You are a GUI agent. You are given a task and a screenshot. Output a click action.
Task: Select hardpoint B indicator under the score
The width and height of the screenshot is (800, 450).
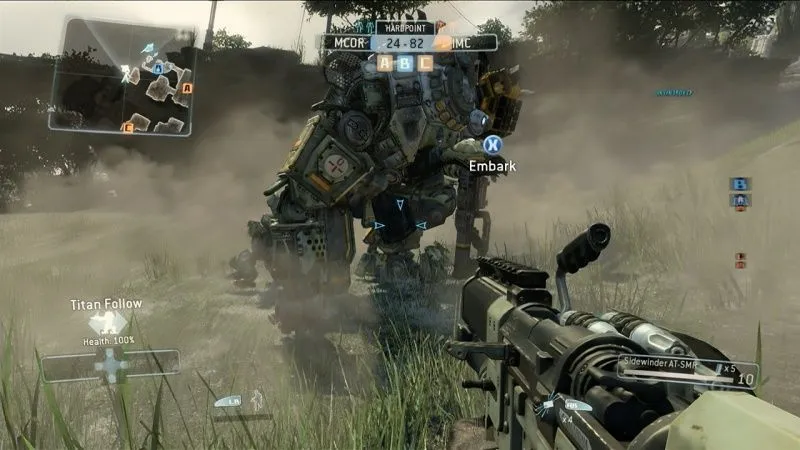(406, 63)
